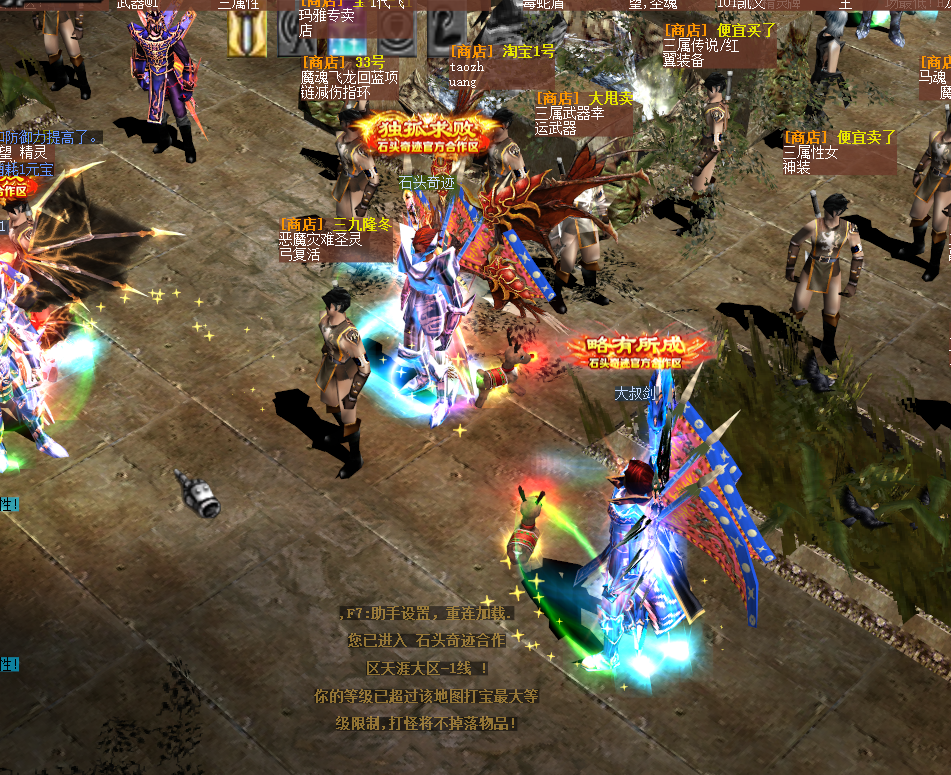Open the shop selling 三属性女神装

[x=839, y=152]
